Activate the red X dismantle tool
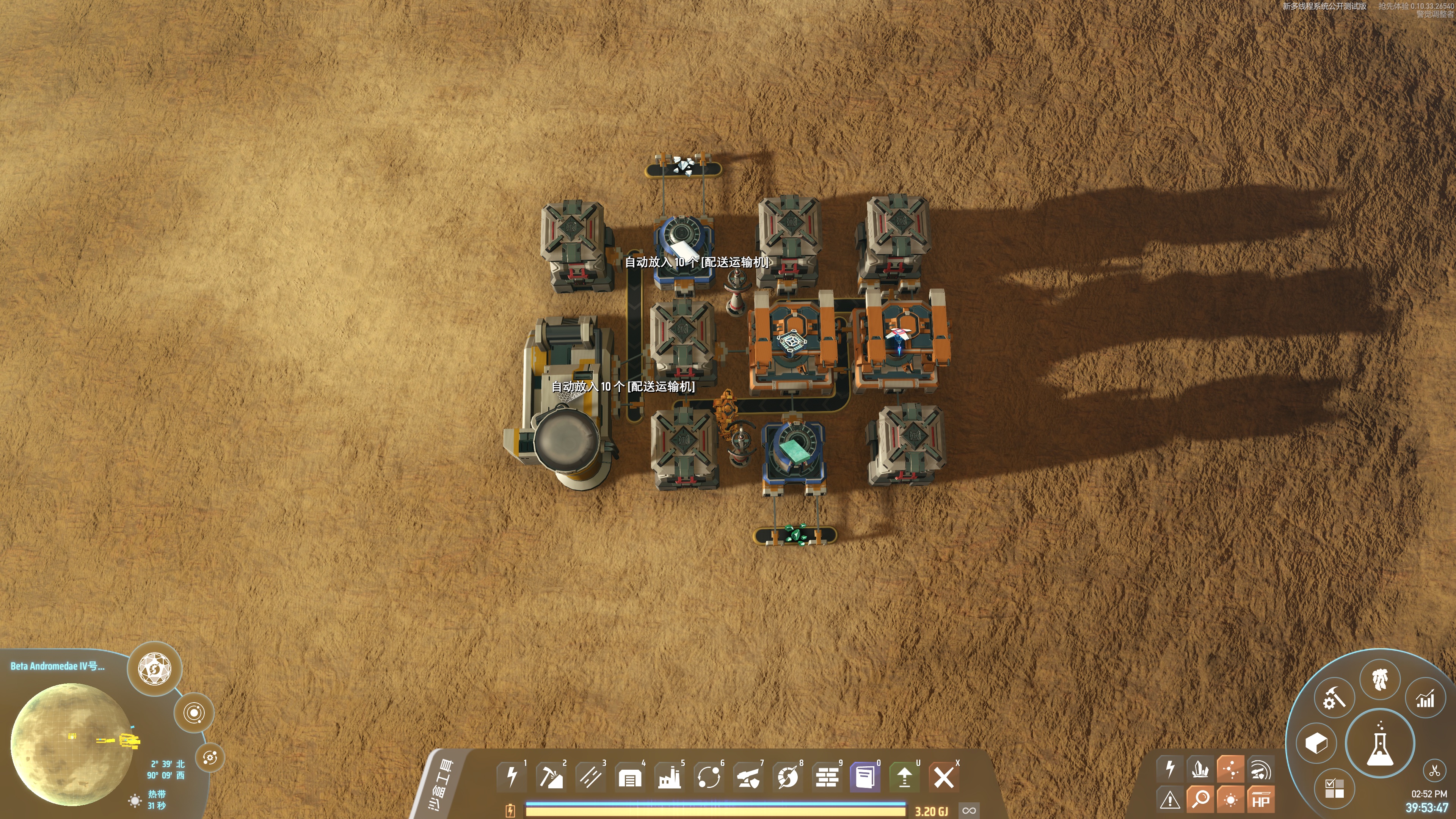The width and height of the screenshot is (1456, 819). click(x=943, y=778)
